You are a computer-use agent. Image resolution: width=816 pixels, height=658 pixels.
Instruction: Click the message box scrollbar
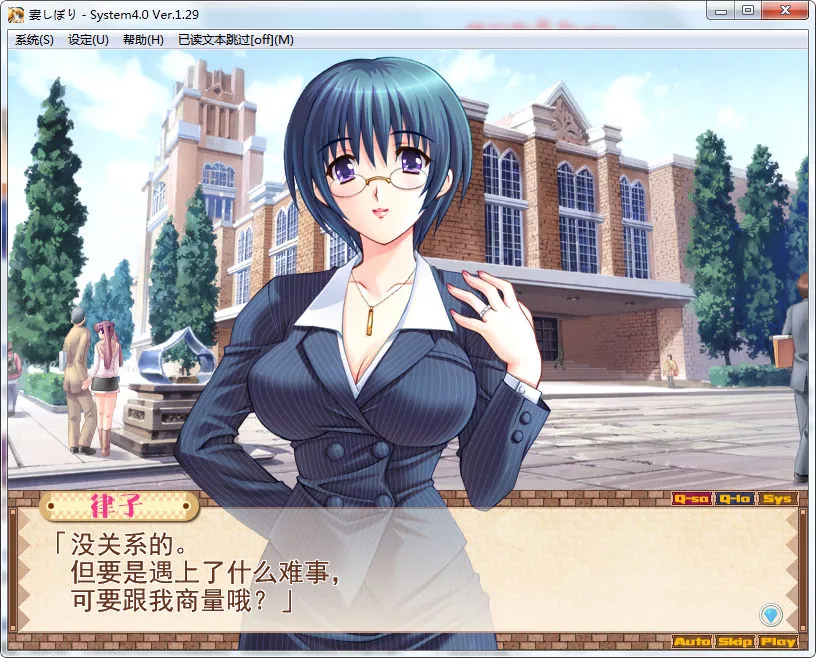[x=803, y=568]
